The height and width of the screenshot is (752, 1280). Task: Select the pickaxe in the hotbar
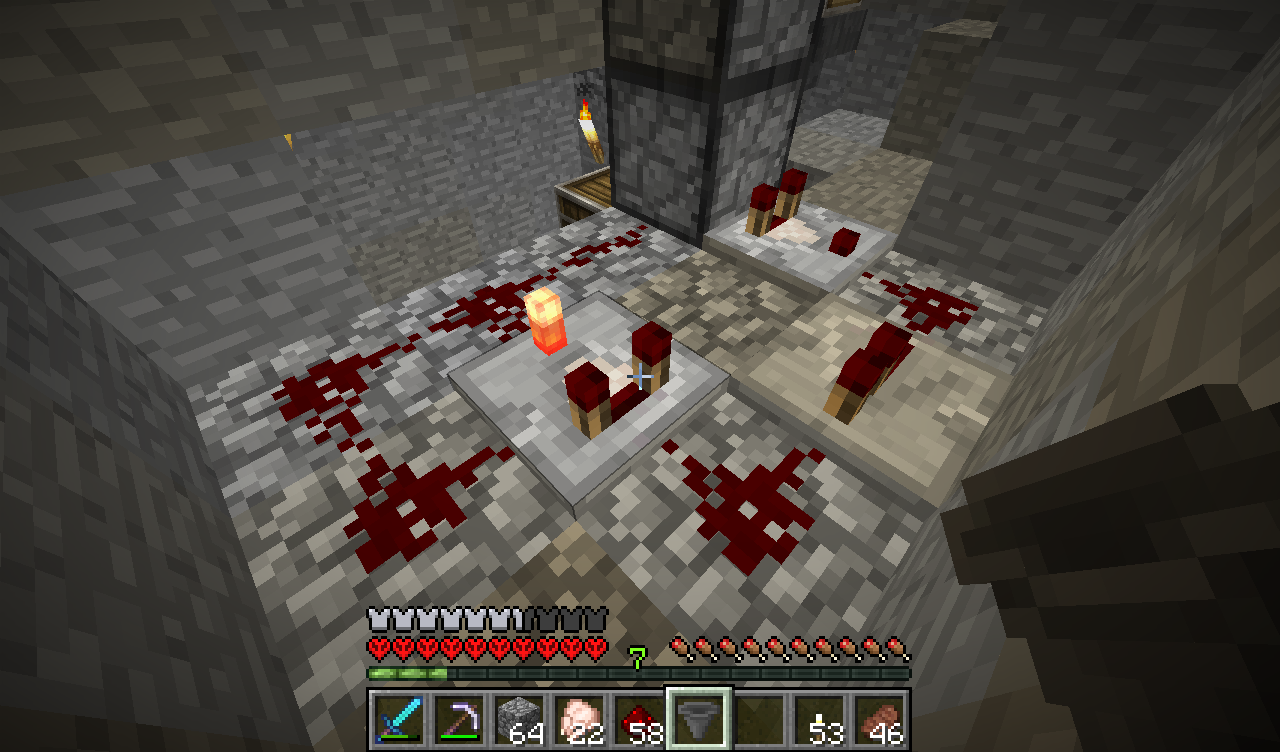point(459,718)
